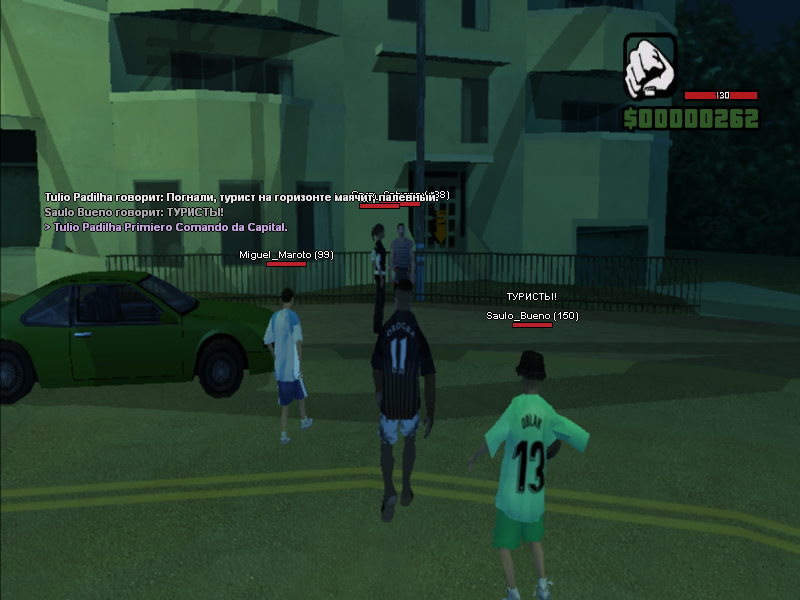This screenshot has width=800, height=600.
Task: Click the Saulo_Bueno player nametag
Action: [x=532, y=316]
